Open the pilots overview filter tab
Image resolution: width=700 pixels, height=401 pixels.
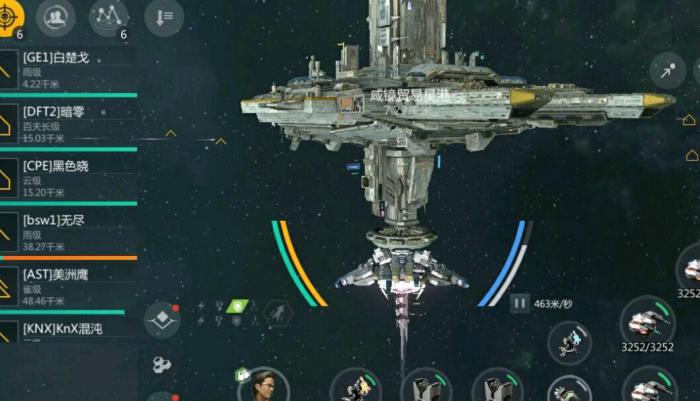(x=58, y=17)
